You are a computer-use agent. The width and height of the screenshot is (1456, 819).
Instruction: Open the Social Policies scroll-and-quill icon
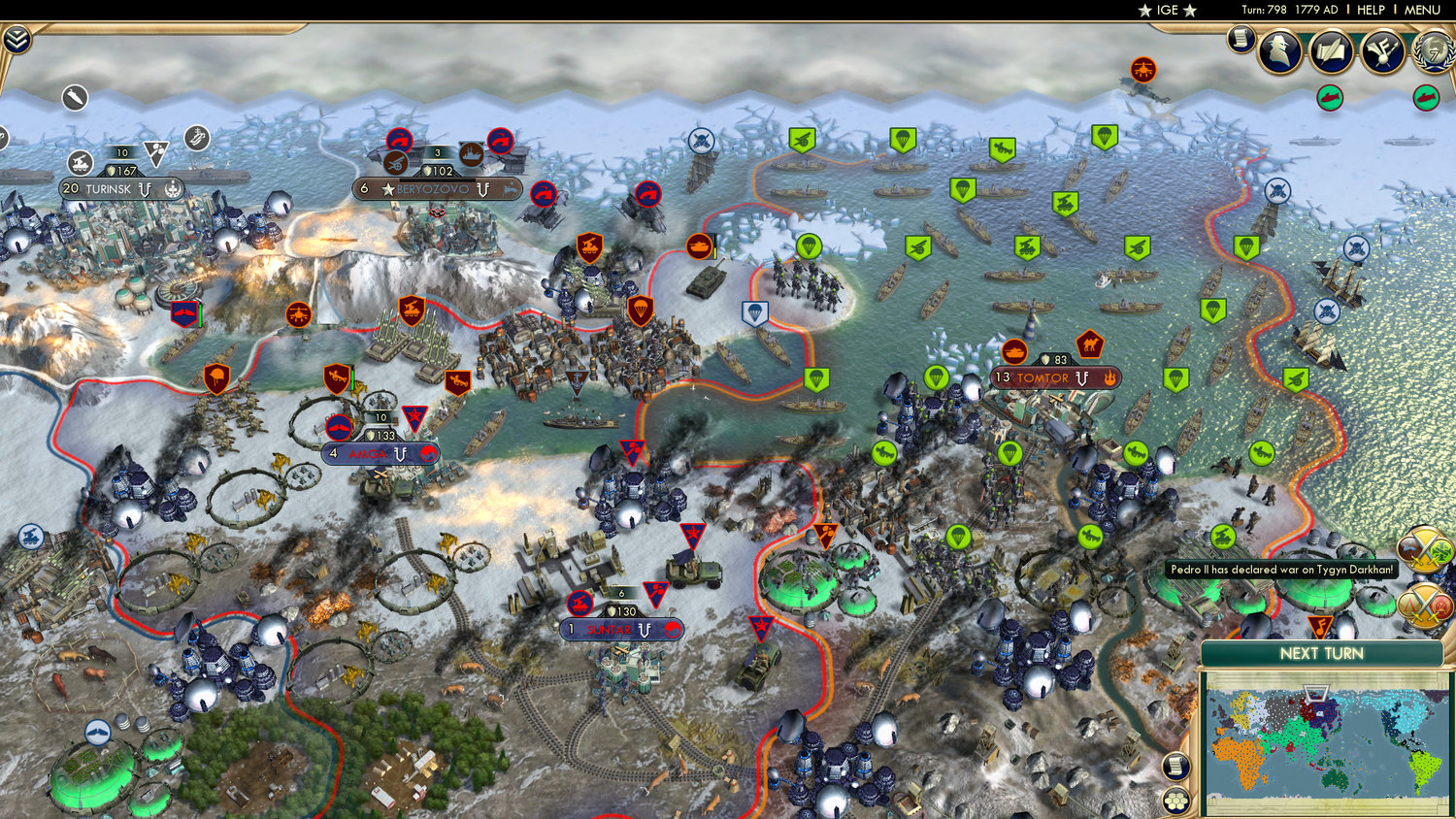1331,50
